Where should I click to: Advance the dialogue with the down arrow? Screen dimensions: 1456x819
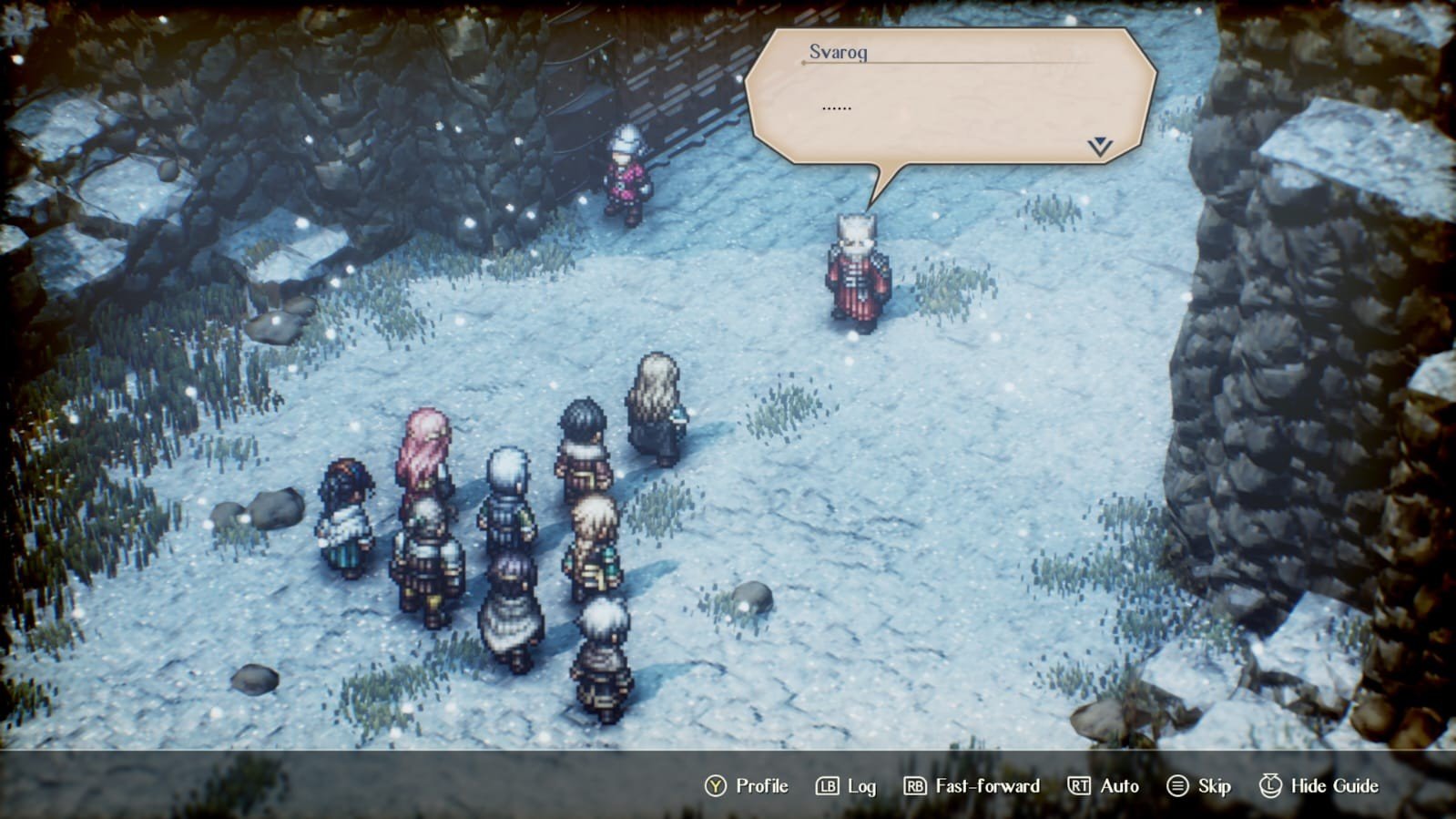coord(1100,147)
